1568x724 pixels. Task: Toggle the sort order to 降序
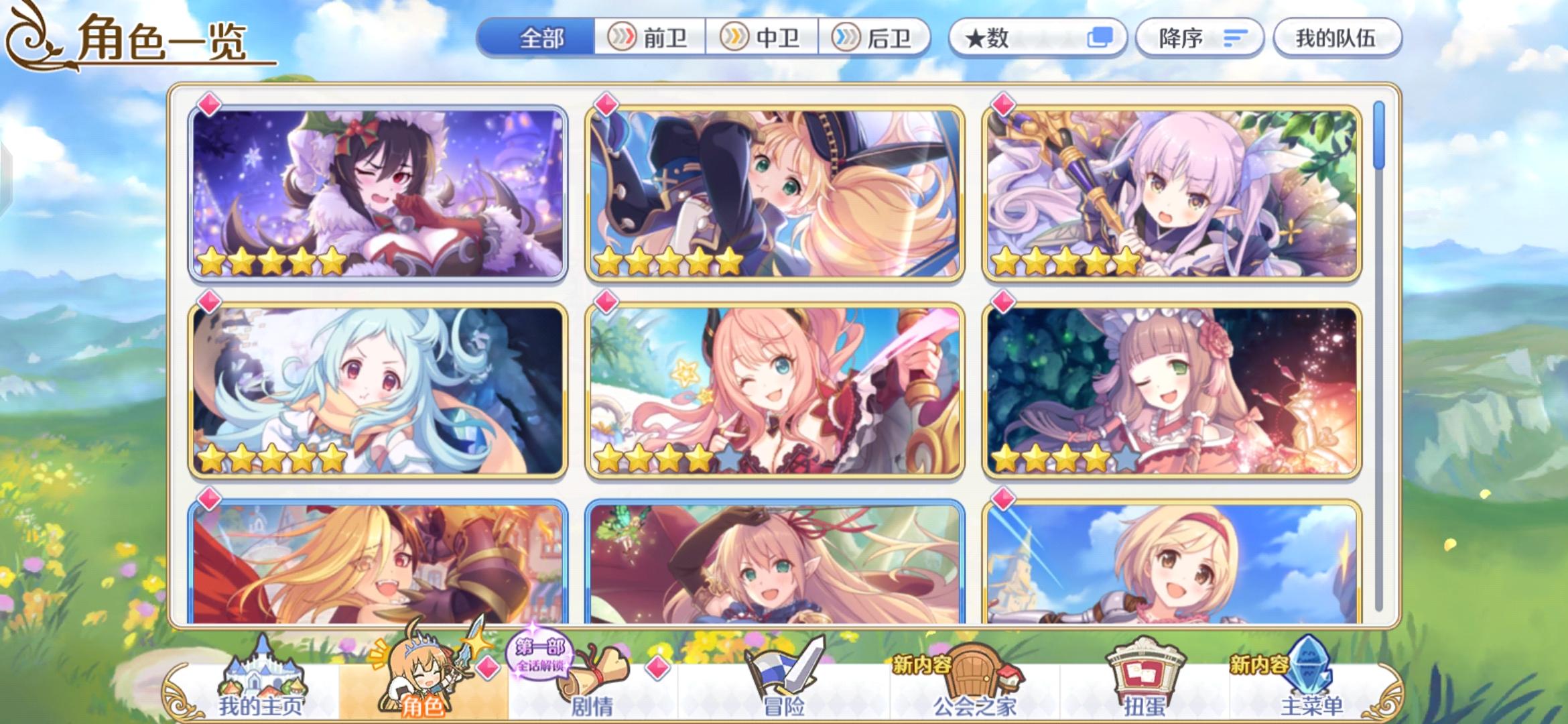[x=1199, y=38]
